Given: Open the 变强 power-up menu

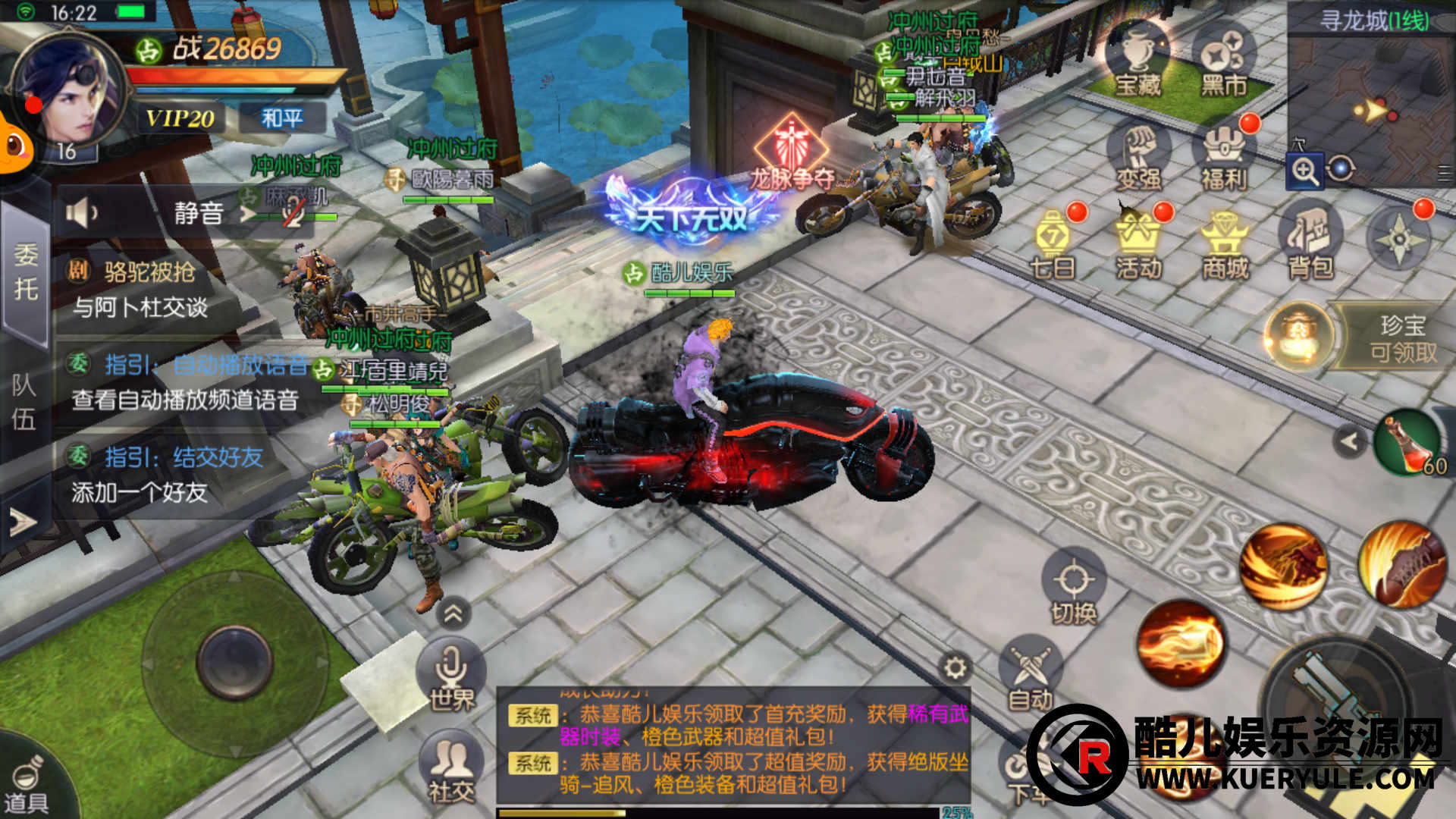Looking at the screenshot, I should (x=1138, y=157).
